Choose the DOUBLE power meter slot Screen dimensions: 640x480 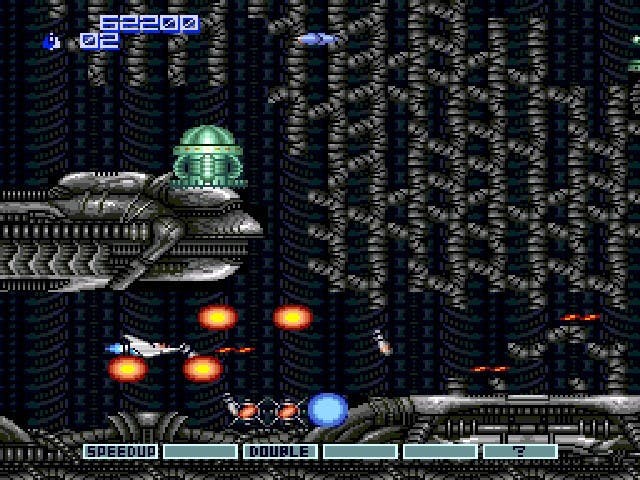(x=280, y=451)
